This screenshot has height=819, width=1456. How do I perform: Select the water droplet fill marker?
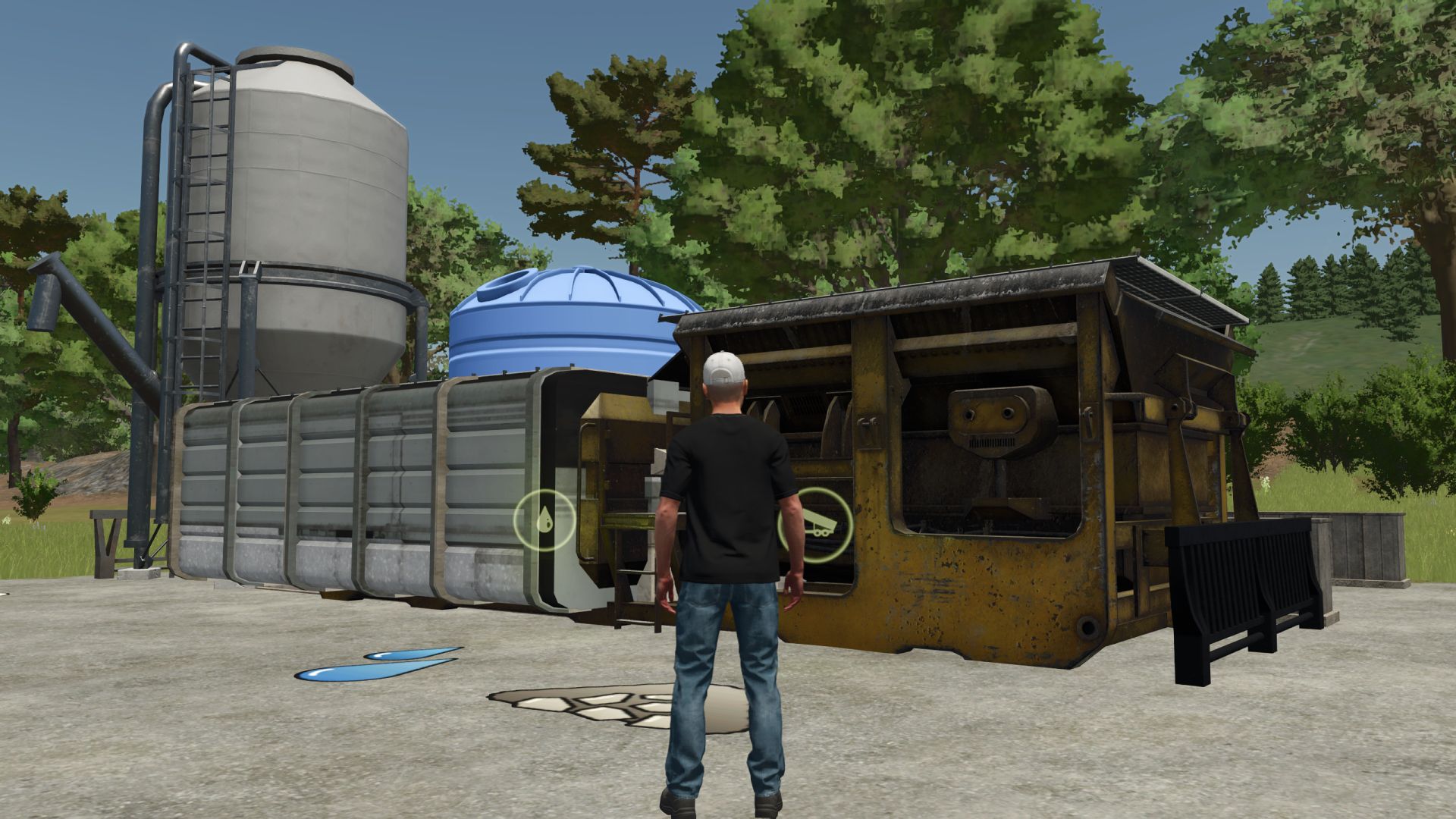tap(544, 520)
